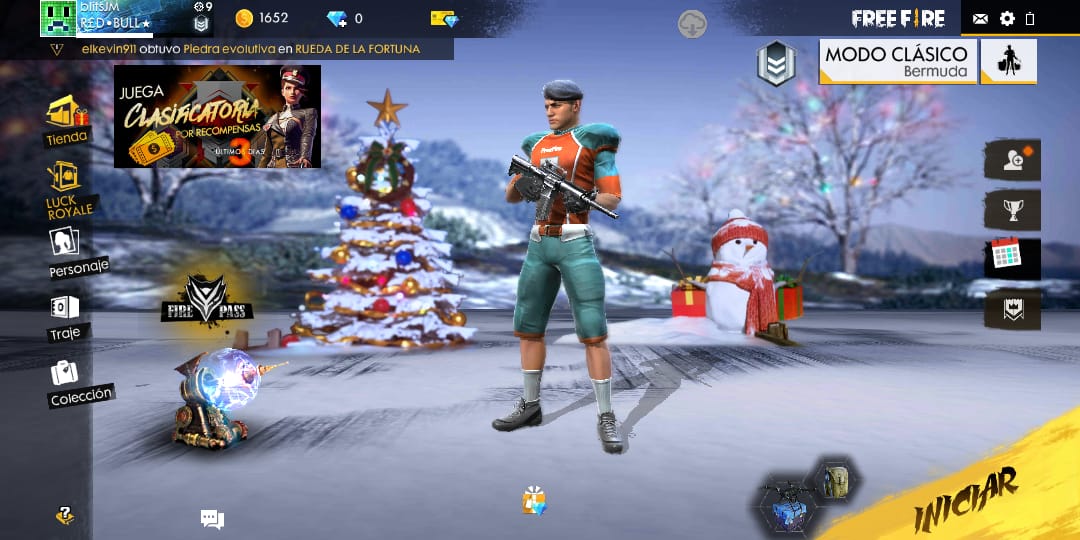Open the Traje outfit menu
Image resolution: width=1080 pixels, height=540 pixels.
point(64,316)
